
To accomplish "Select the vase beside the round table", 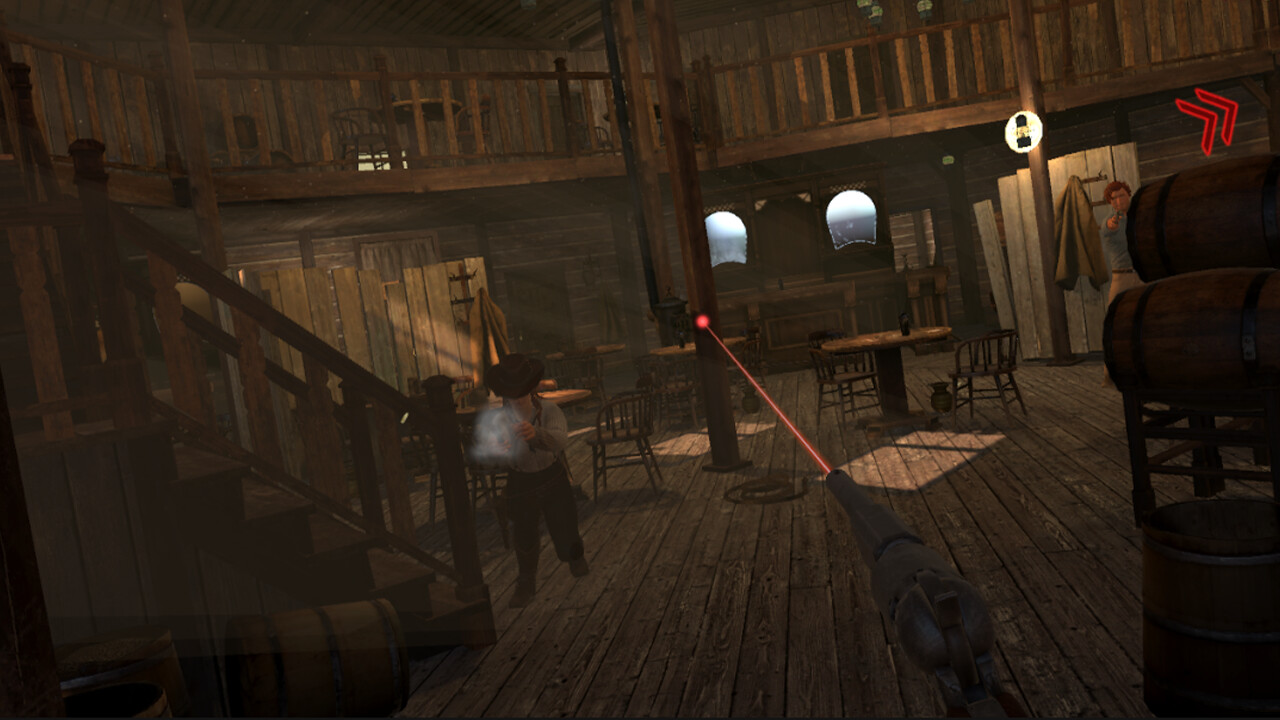I will click(940, 397).
